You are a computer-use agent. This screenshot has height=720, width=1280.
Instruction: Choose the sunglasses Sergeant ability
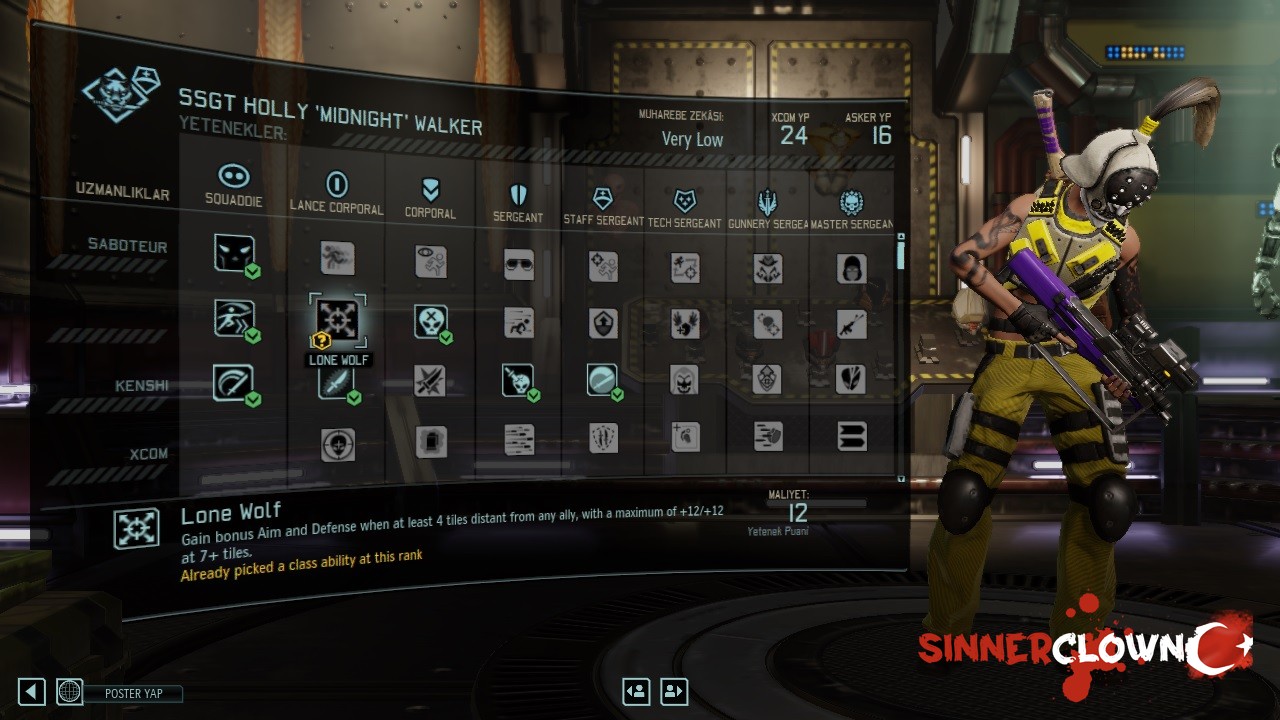point(519,264)
